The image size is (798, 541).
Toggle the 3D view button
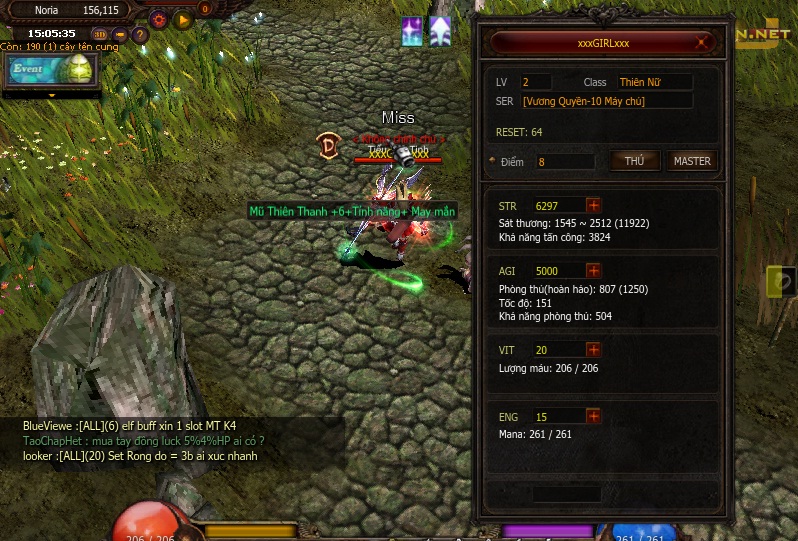(x=101, y=34)
